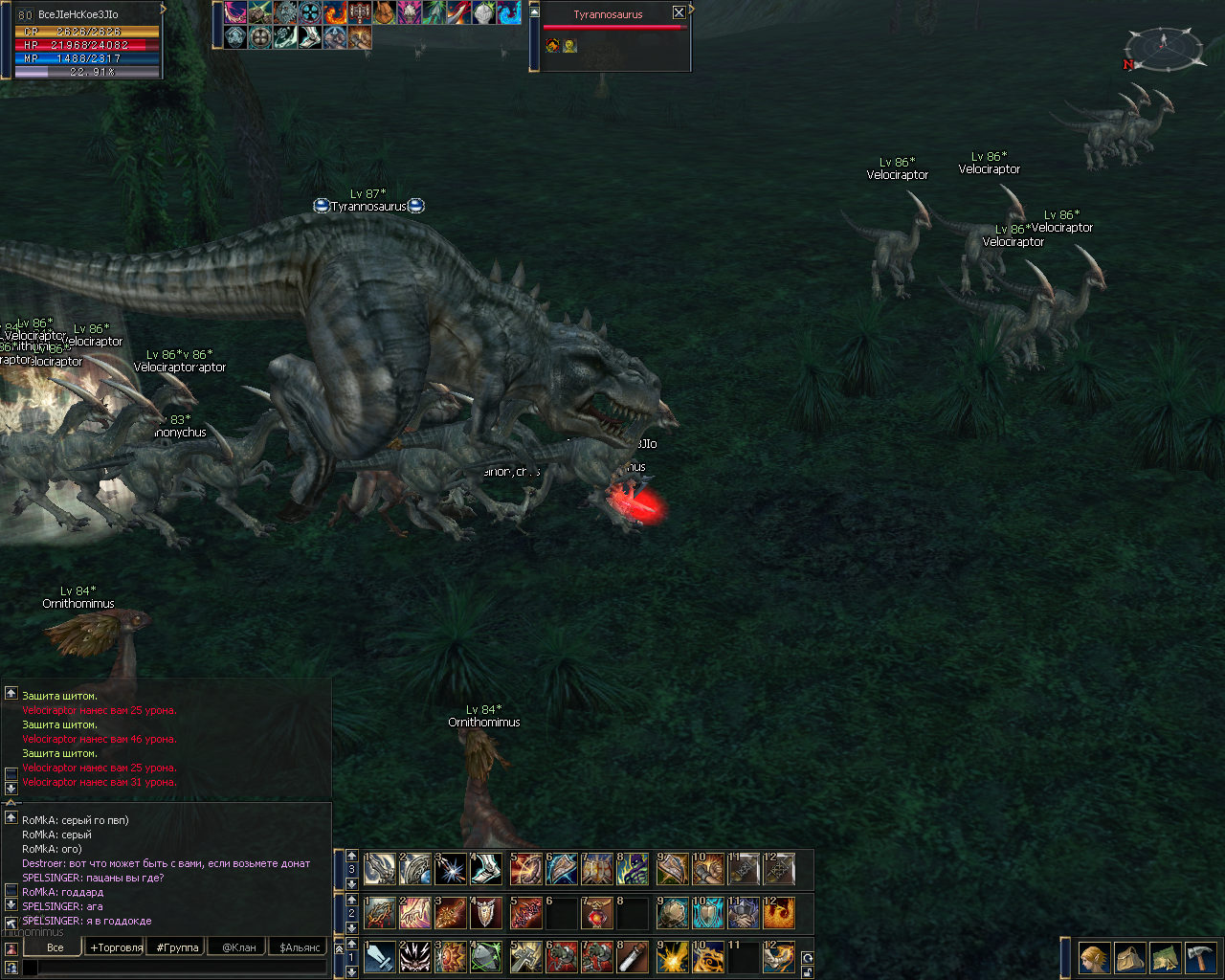Open the #Группа chat tab
This screenshot has width=1225, height=980.
point(177,947)
